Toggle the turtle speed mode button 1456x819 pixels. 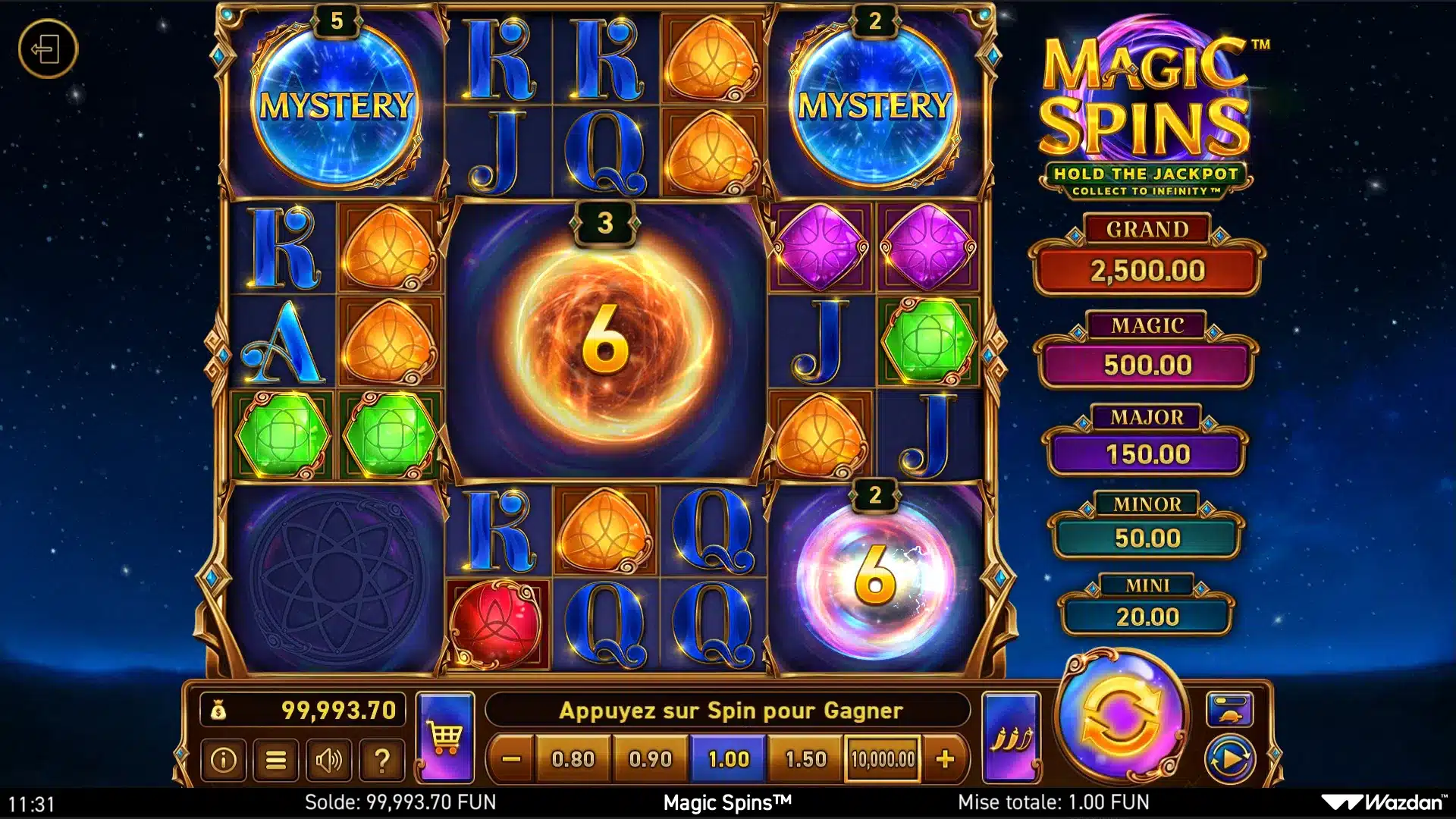click(1229, 709)
